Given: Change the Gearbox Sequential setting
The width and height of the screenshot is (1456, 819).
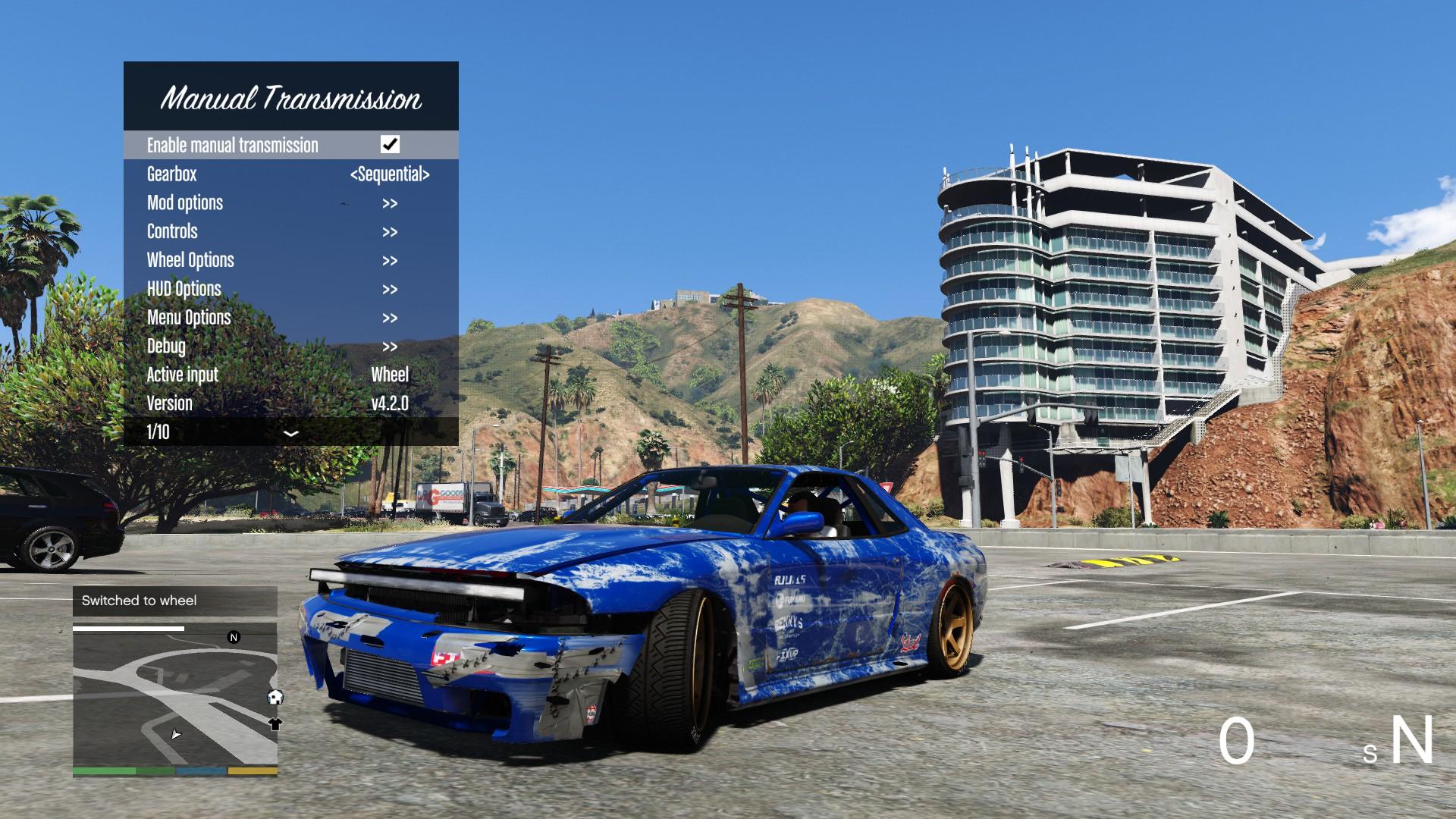Looking at the screenshot, I should 390,174.
